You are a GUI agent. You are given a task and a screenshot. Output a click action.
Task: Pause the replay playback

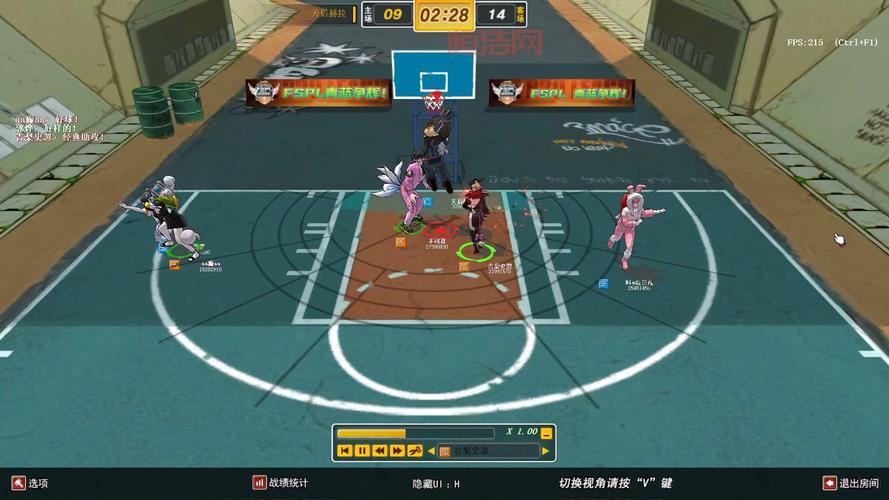point(362,451)
